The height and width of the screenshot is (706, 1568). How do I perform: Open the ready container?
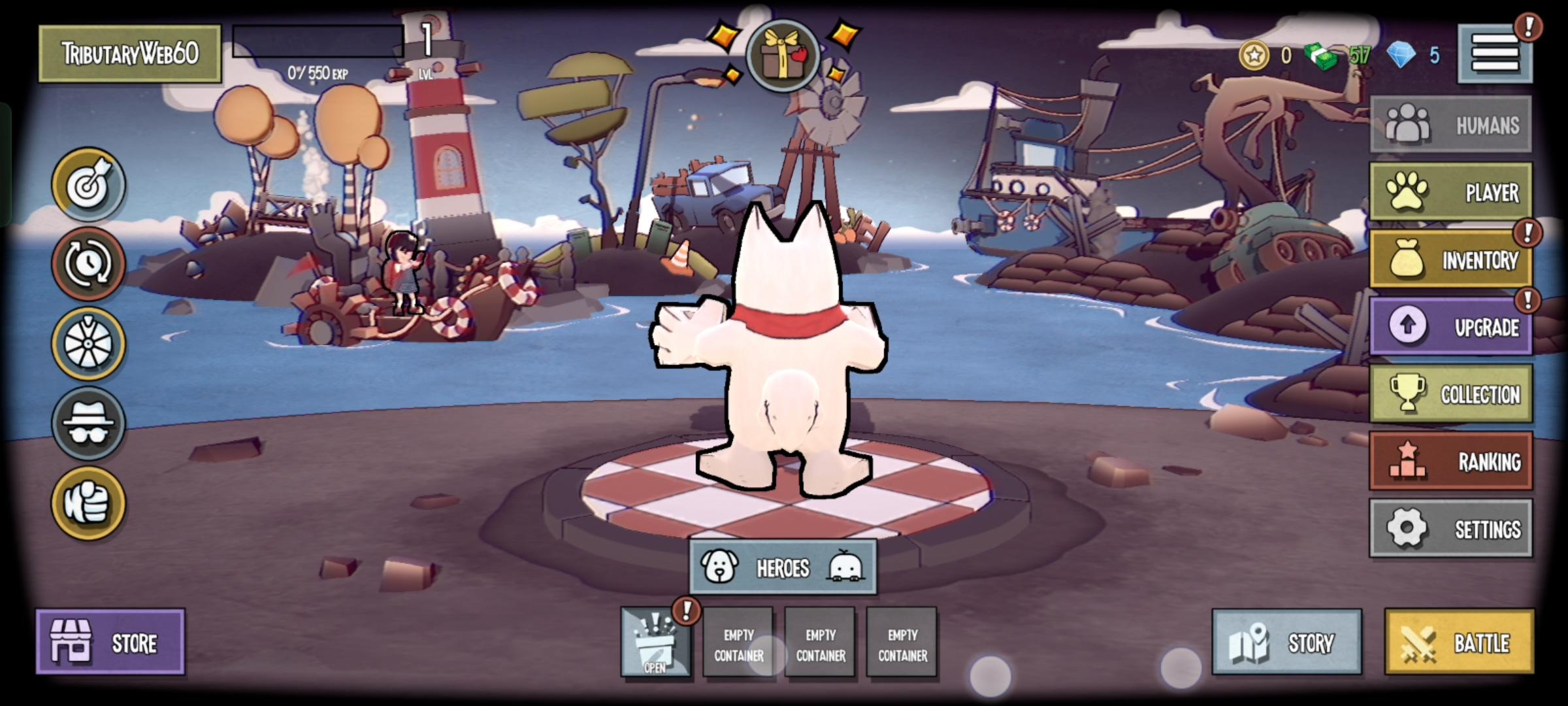655,642
